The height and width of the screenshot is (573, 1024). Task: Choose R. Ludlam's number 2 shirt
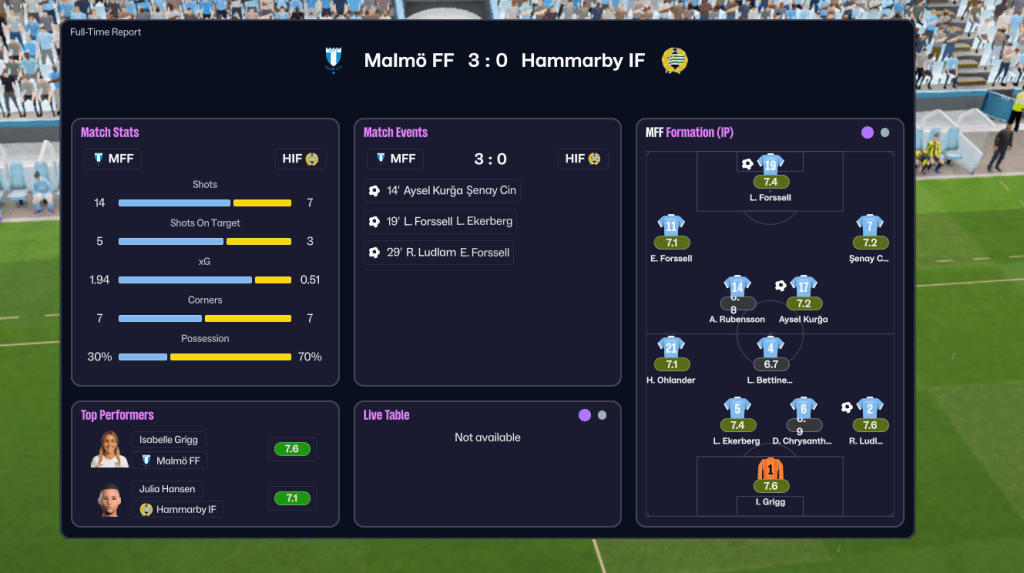(870, 408)
